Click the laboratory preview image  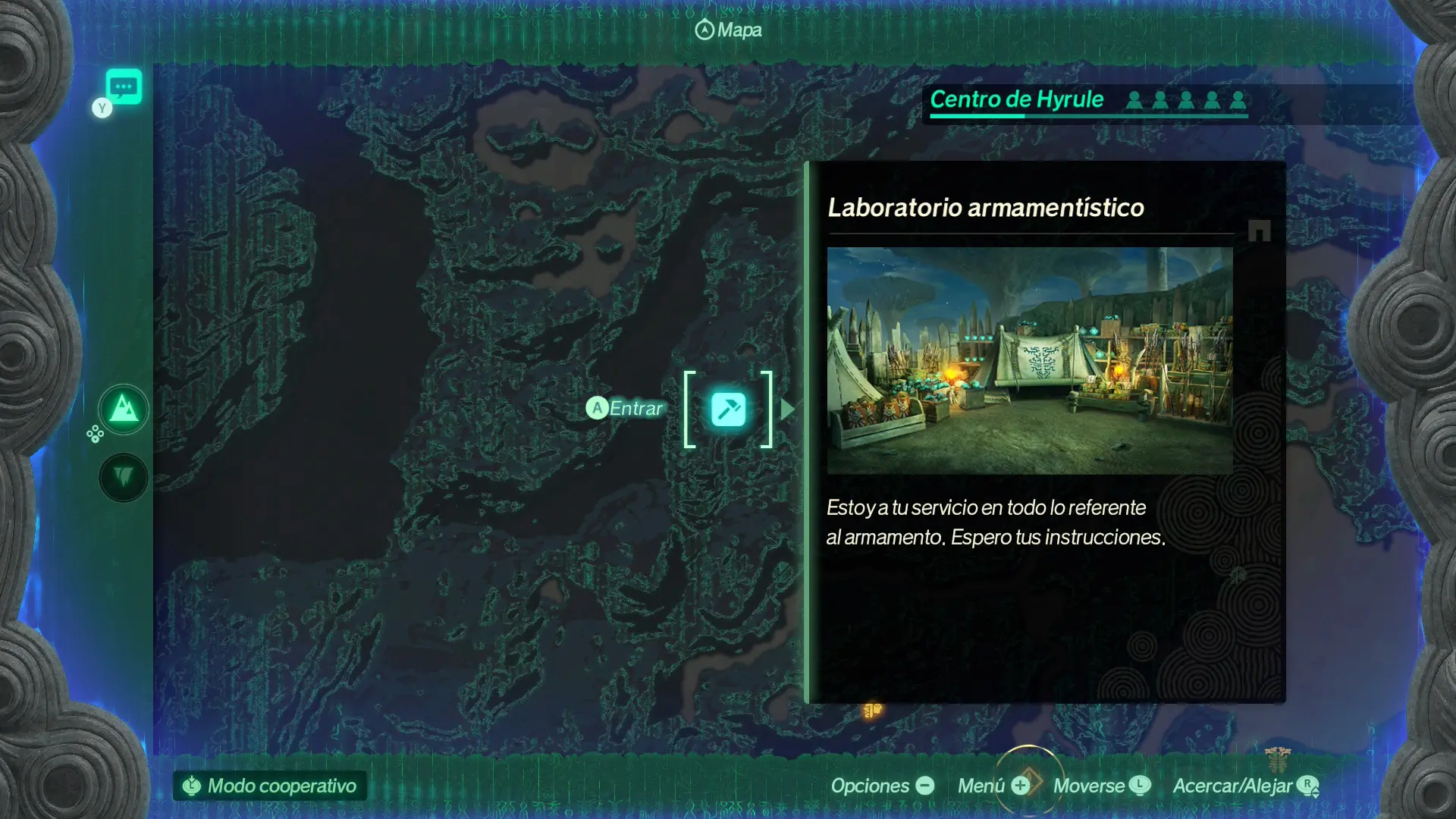coord(1029,360)
